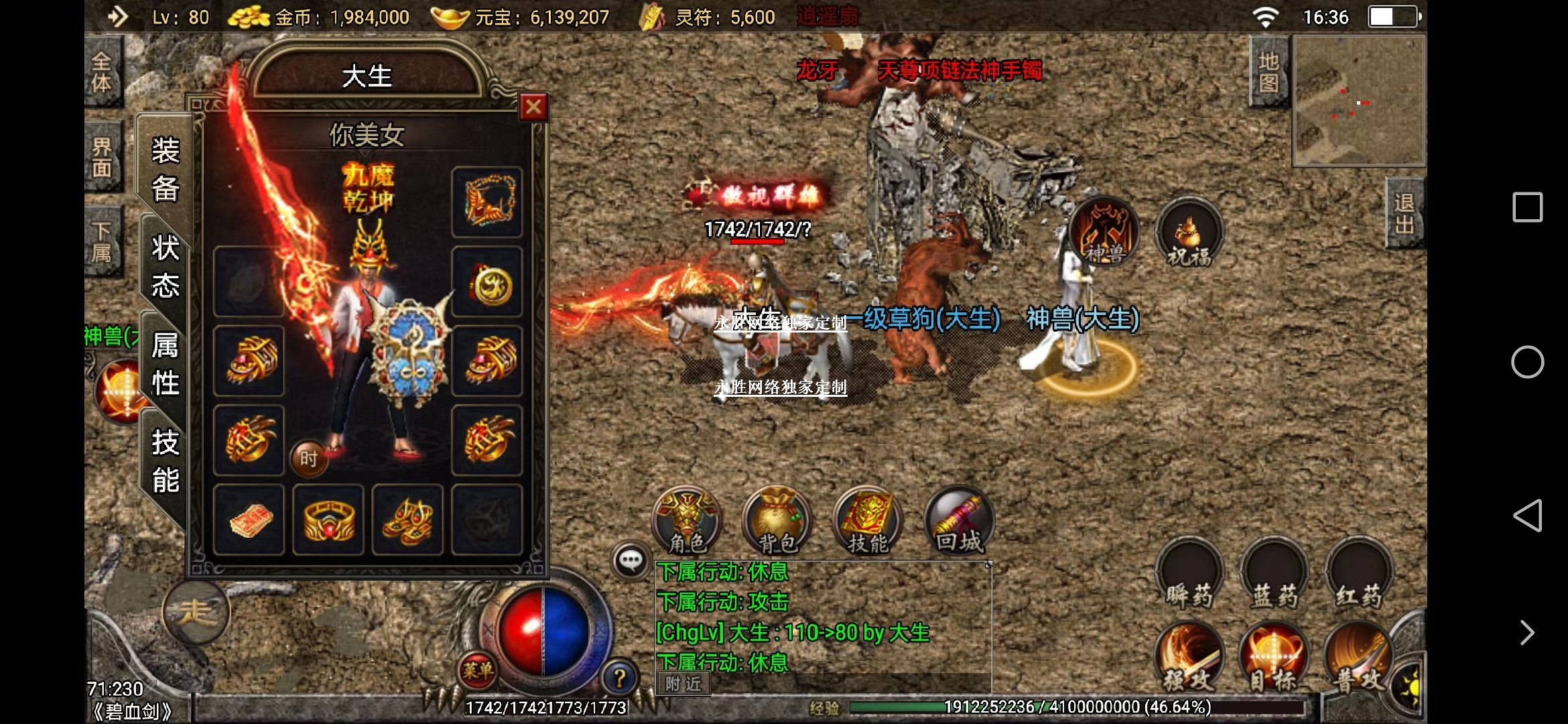1568x724 pixels.
Task: Use the 蓝药 blue potion slot
Action: pos(1274,575)
